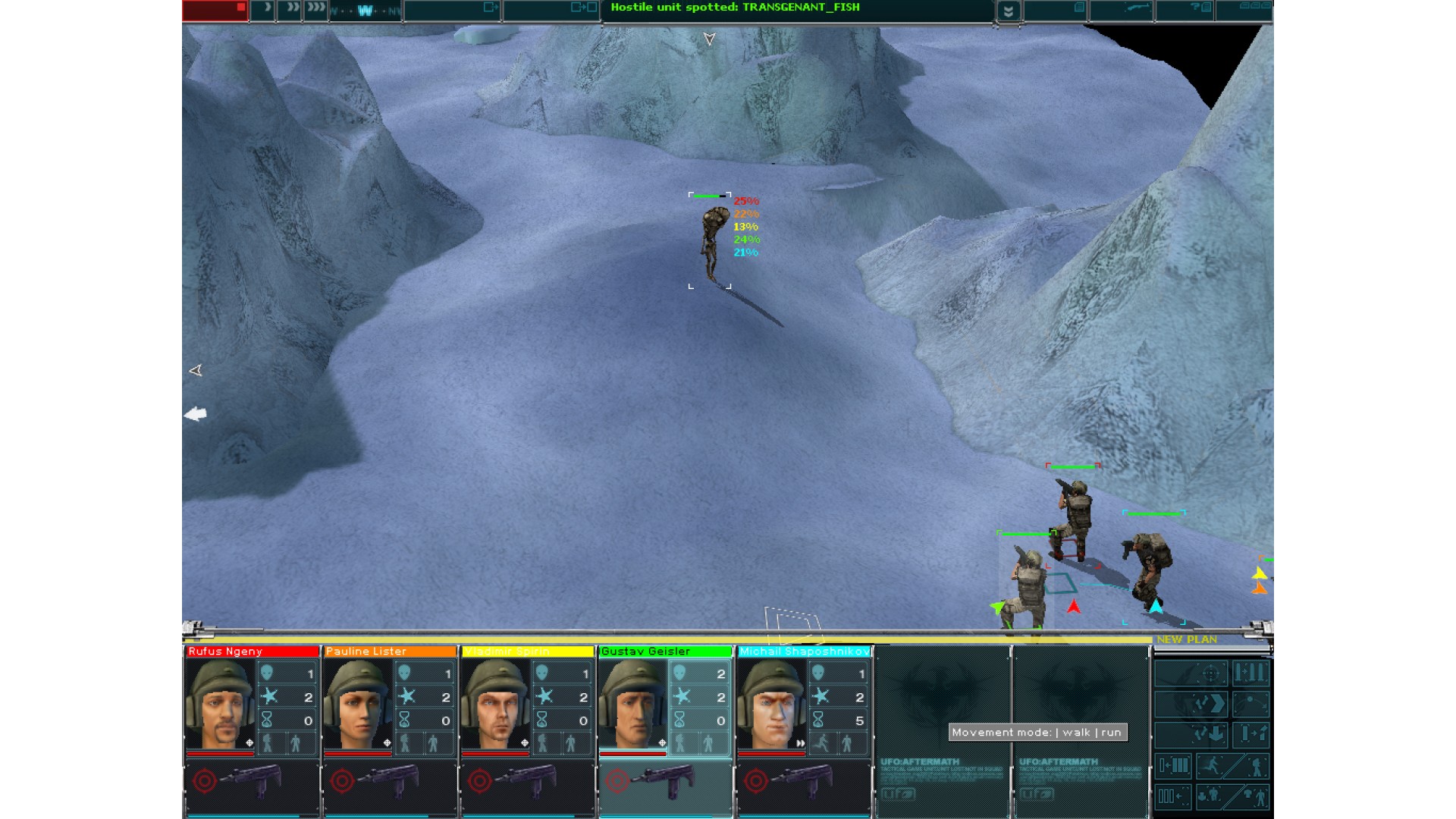1456x819 pixels.
Task: Select Rufus Ngeny's portrait
Action: [x=220, y=705]
